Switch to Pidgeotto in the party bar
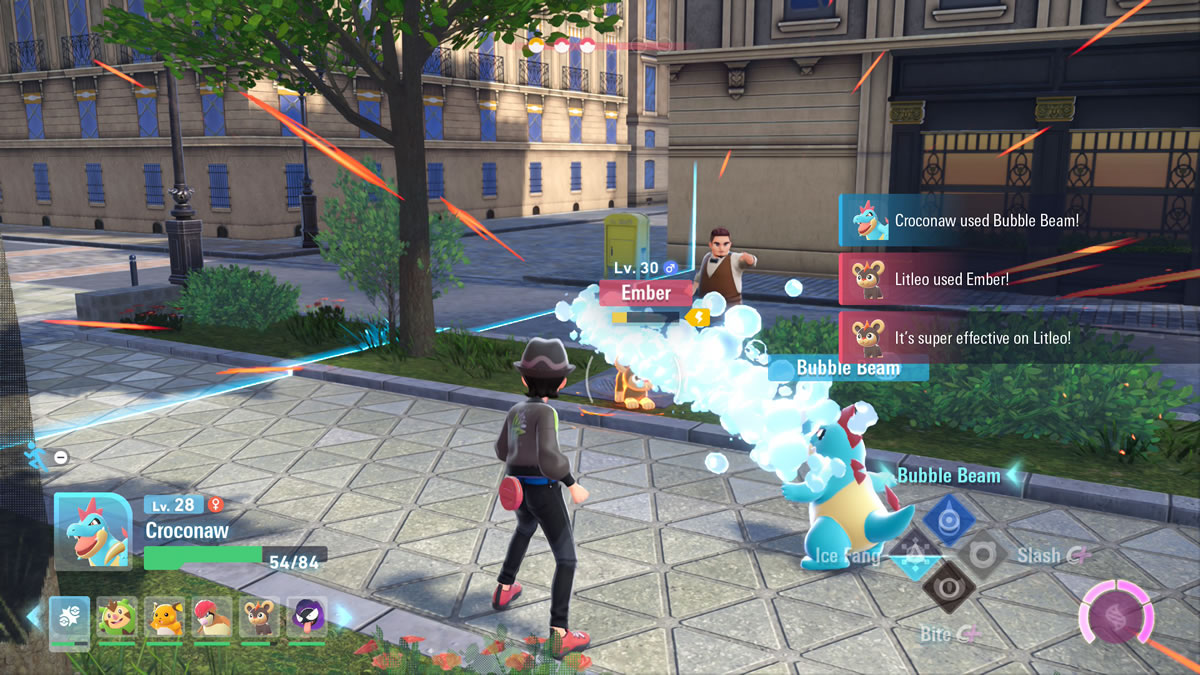The image size is (1200, 675). pos(212,618)
